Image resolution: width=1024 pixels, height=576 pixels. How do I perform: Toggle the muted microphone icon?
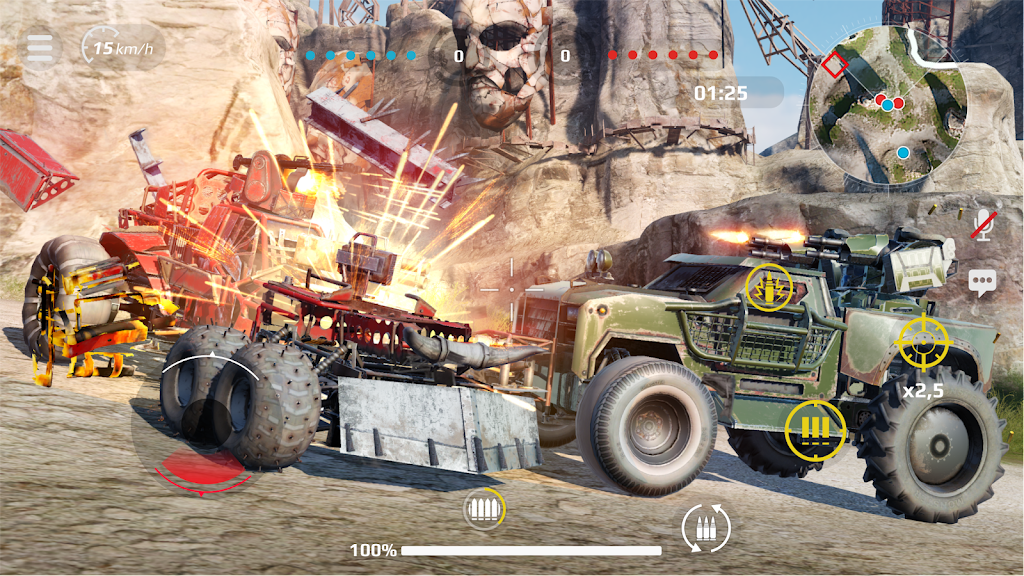click(x=984, y=225)
